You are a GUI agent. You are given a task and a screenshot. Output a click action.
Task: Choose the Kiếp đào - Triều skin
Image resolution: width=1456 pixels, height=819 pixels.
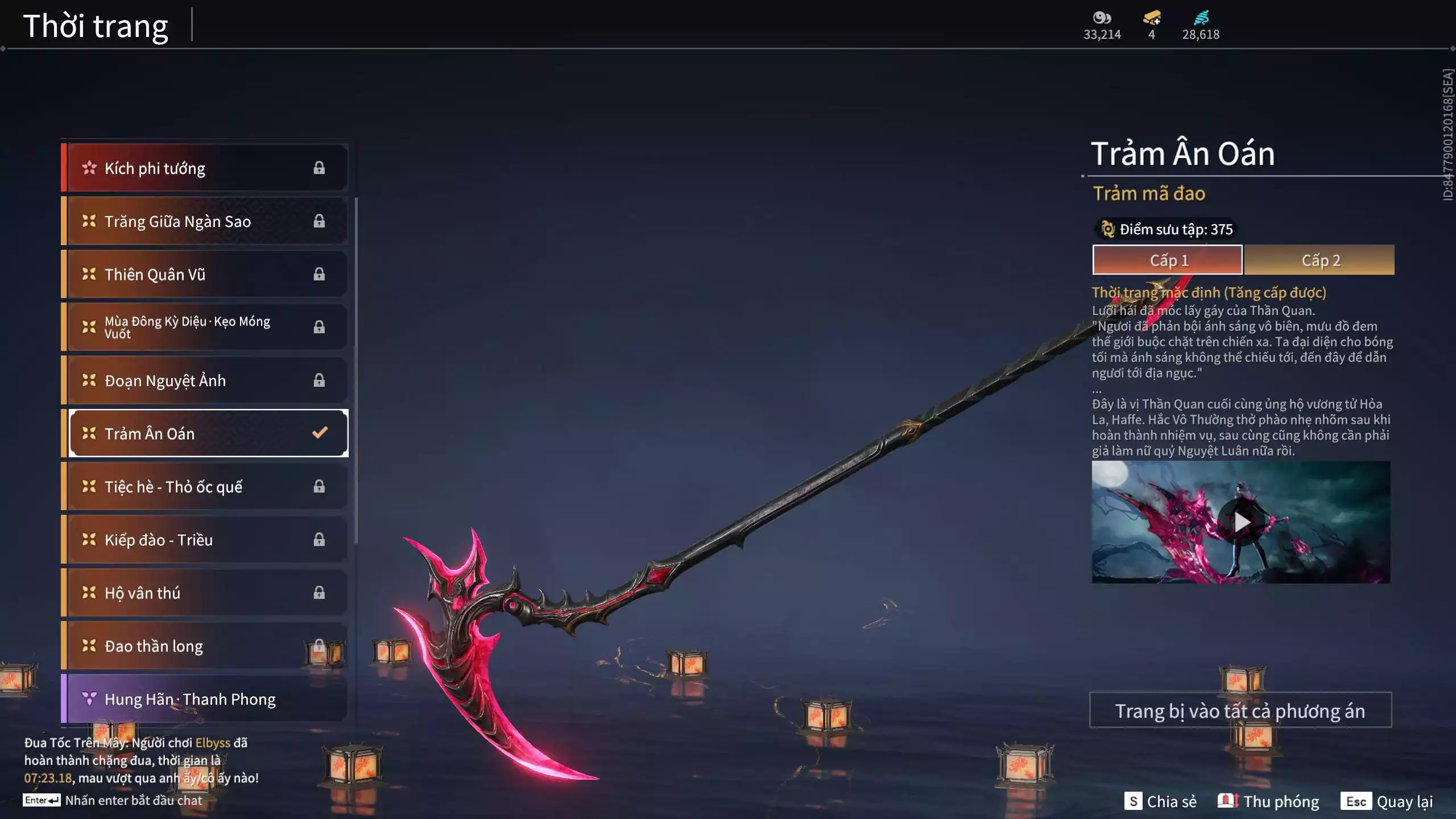[205, 540]
